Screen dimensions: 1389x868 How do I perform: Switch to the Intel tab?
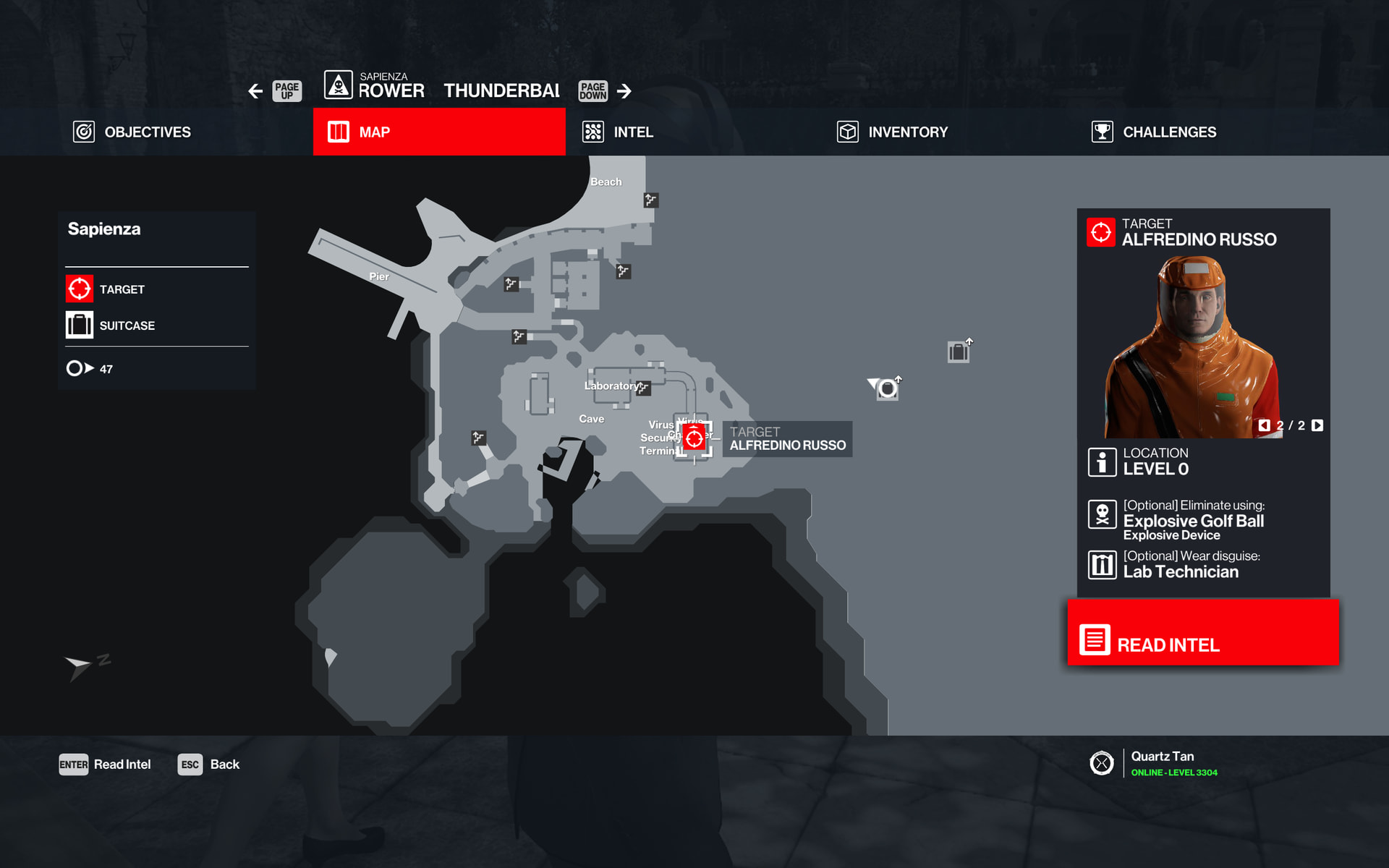619,132
